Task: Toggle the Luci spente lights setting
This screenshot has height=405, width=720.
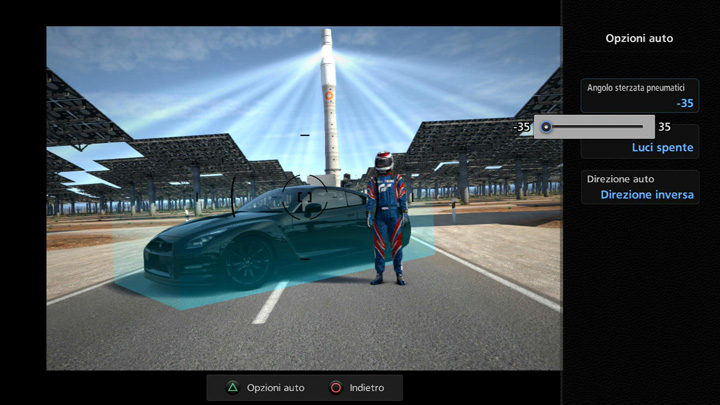Action: coord(662,148)
